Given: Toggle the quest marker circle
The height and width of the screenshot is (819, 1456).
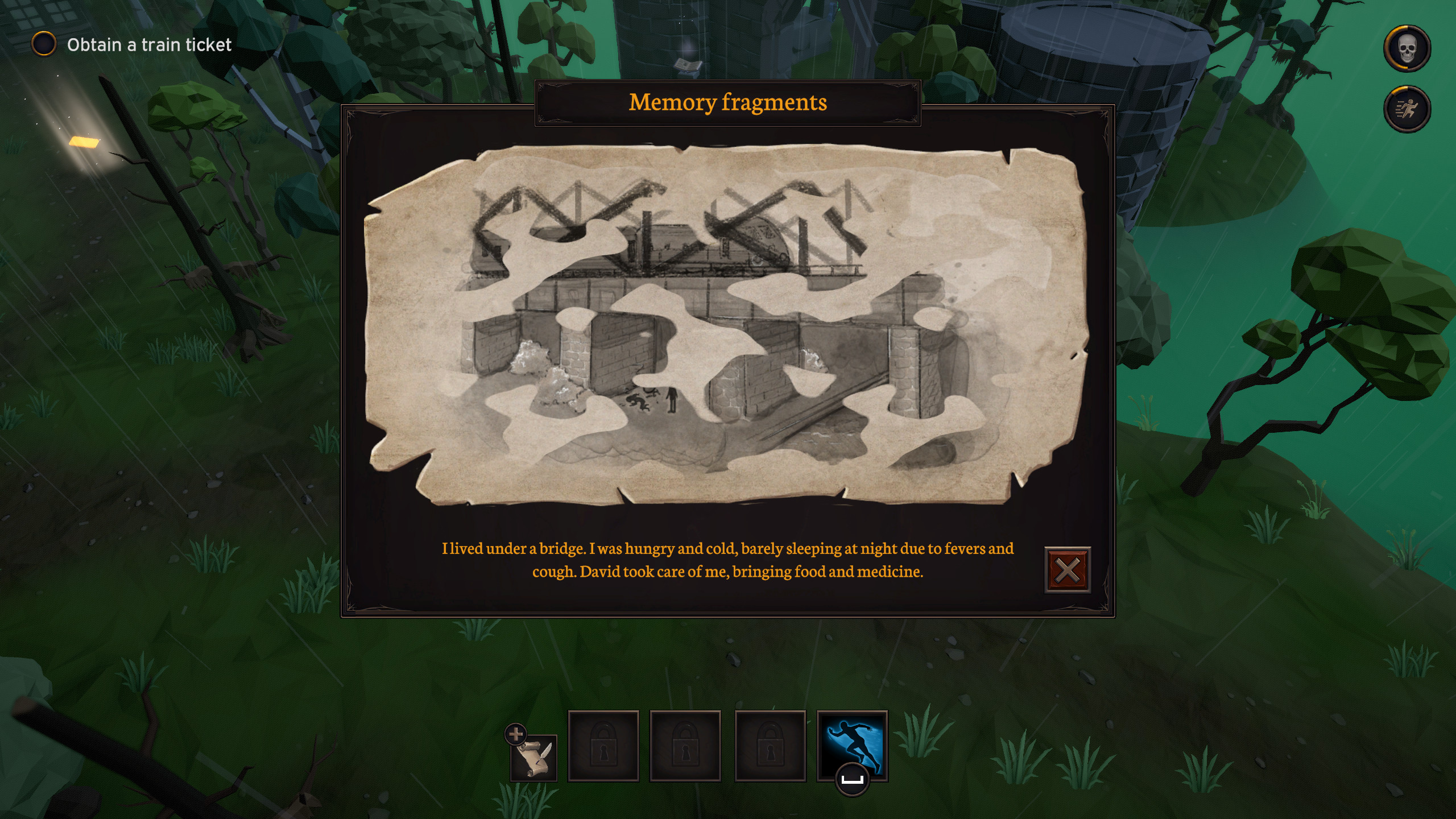Looking at the screenshot, I should (43, 43).
